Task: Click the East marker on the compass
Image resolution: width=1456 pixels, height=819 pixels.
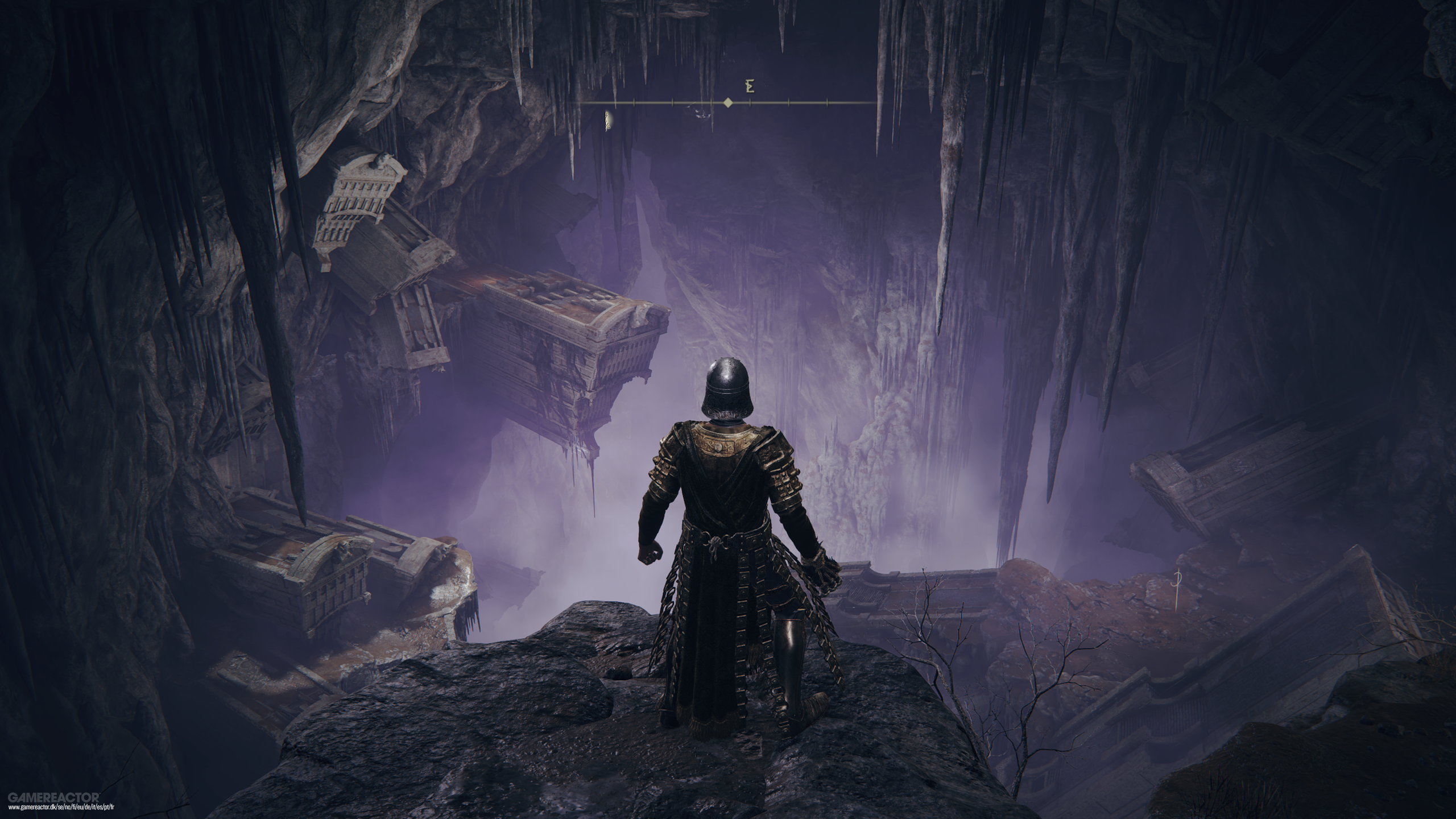Action: 750,87
